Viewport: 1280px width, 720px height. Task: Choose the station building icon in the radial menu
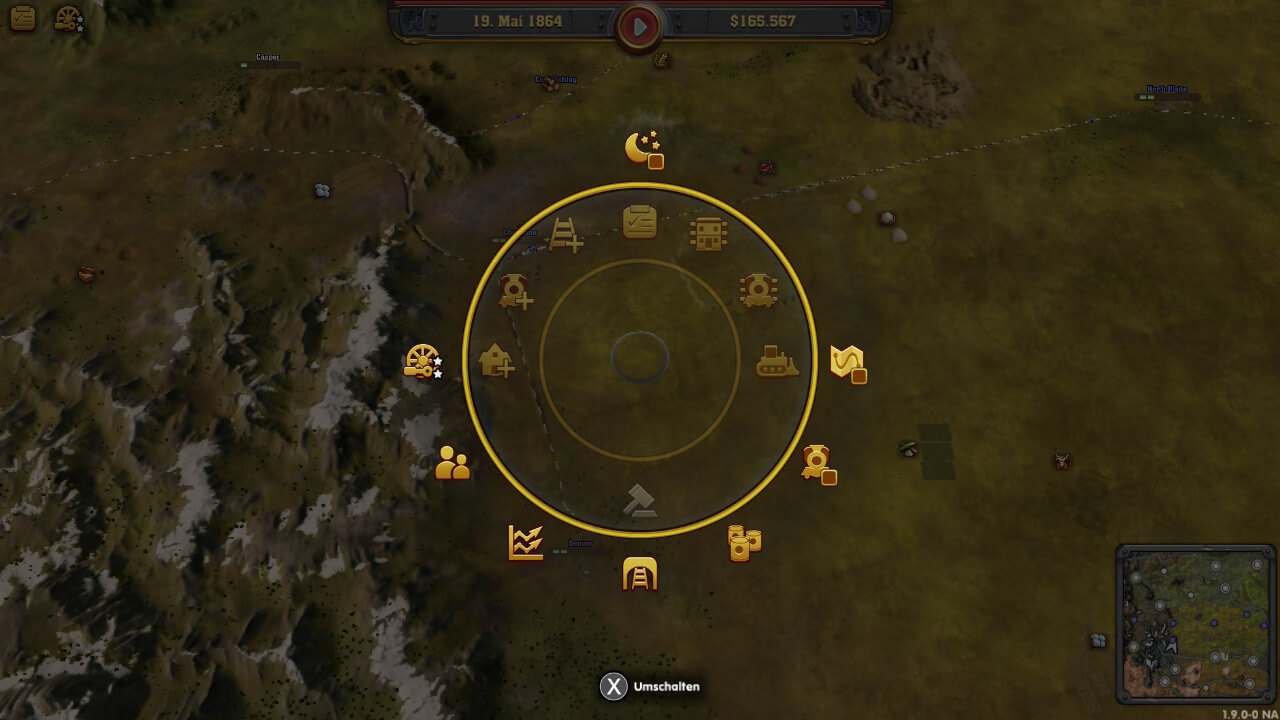point(708,234)
